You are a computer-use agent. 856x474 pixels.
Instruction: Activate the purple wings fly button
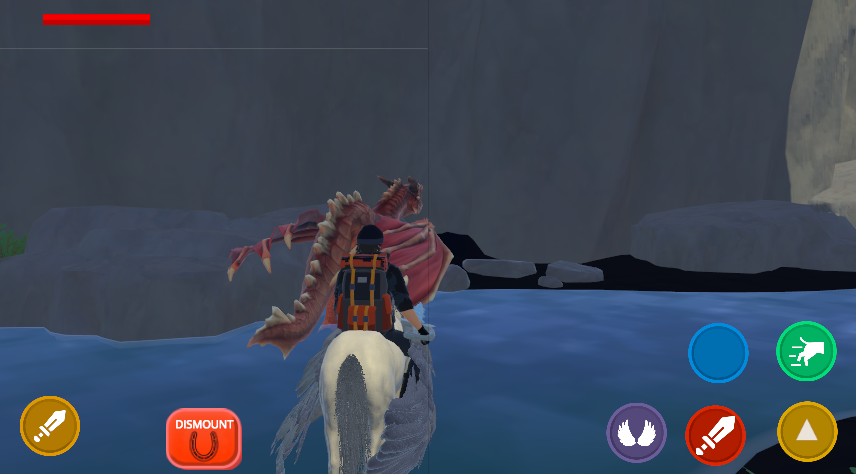pyautogui.click(x=636, y=433)
